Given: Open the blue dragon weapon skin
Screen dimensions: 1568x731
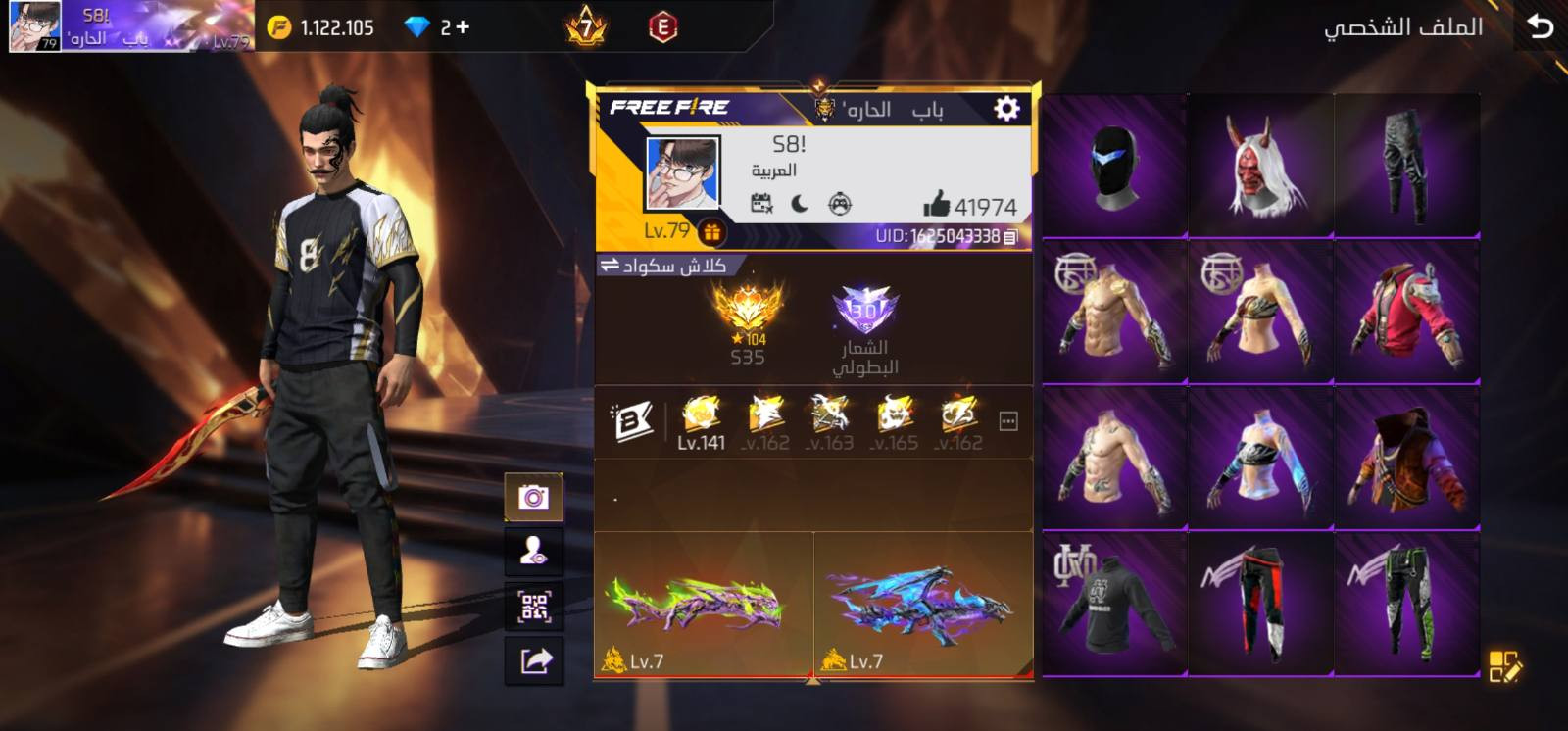Looking at the screenshot, I should coord(922,605).
